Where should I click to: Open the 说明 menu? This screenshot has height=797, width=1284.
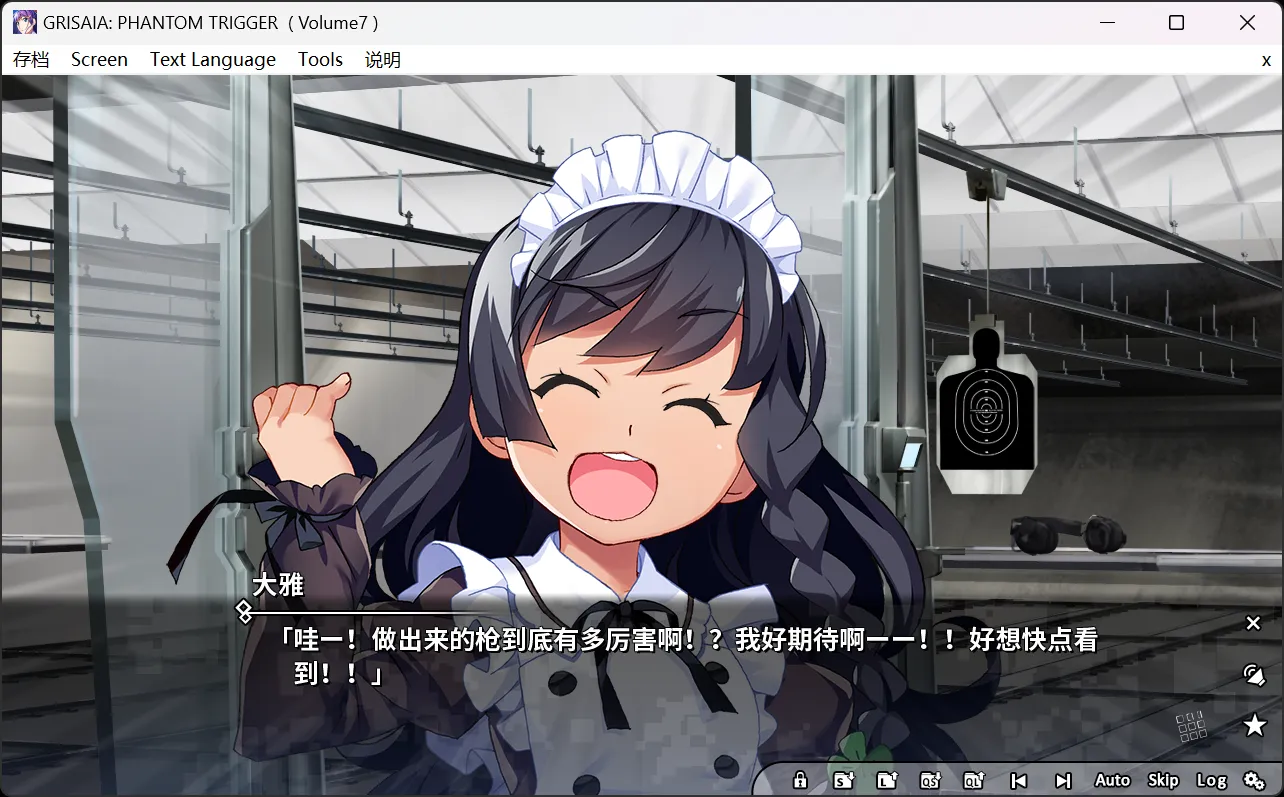point(383,59)
